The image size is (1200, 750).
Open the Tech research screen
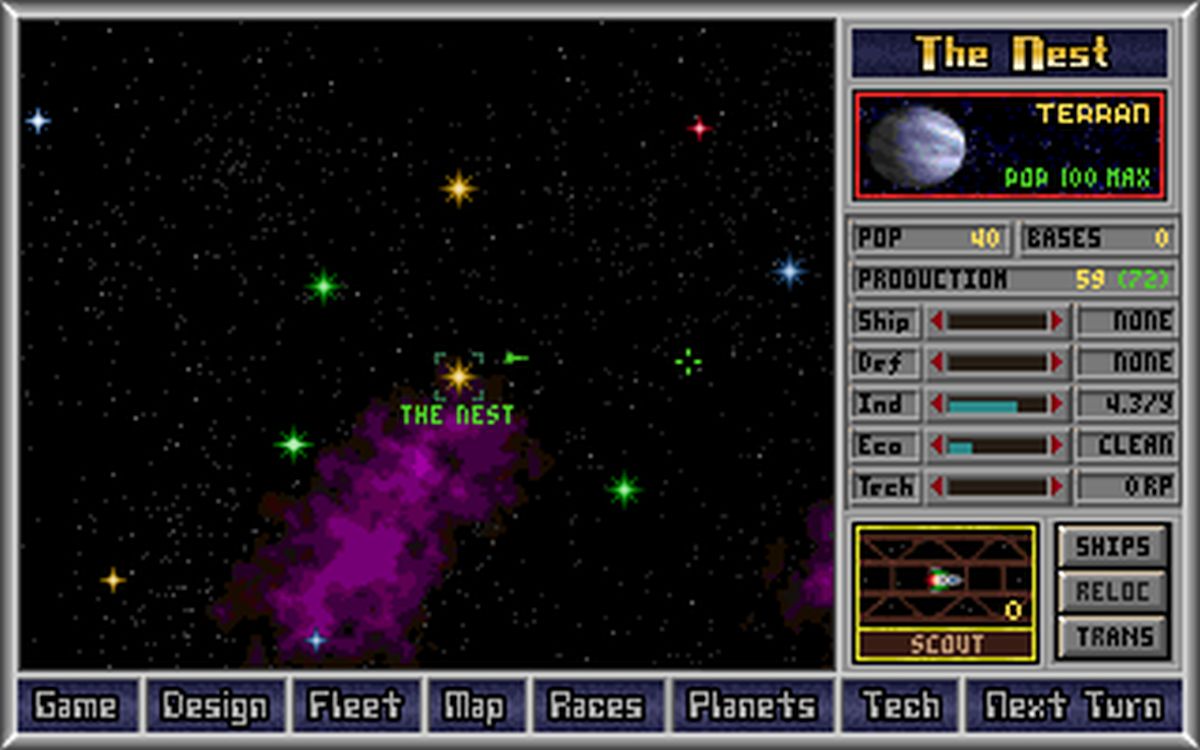(x=900, y=706)
